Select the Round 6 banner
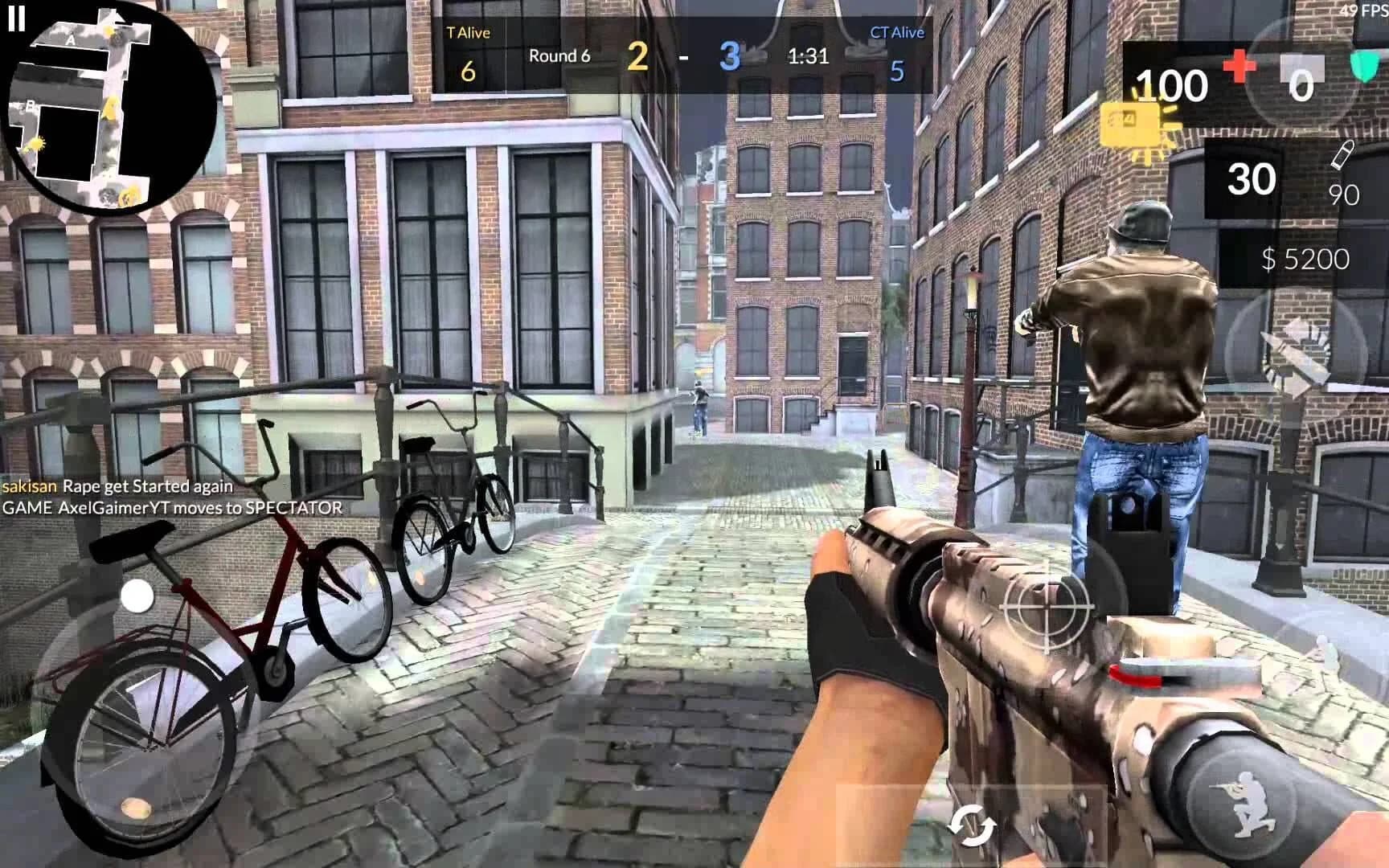 click(560, 56)
